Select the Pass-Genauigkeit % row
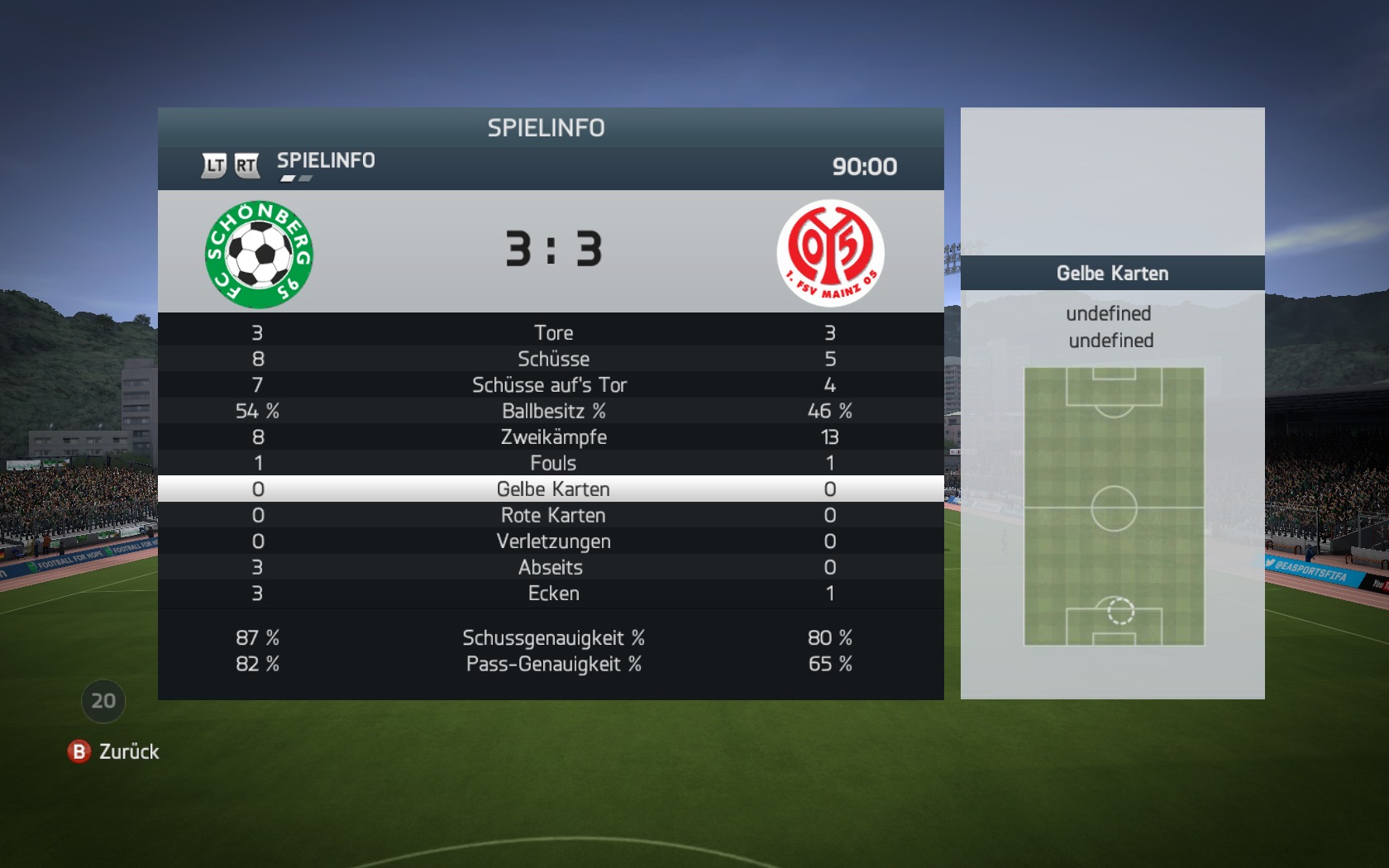 (x=552, y=664)
